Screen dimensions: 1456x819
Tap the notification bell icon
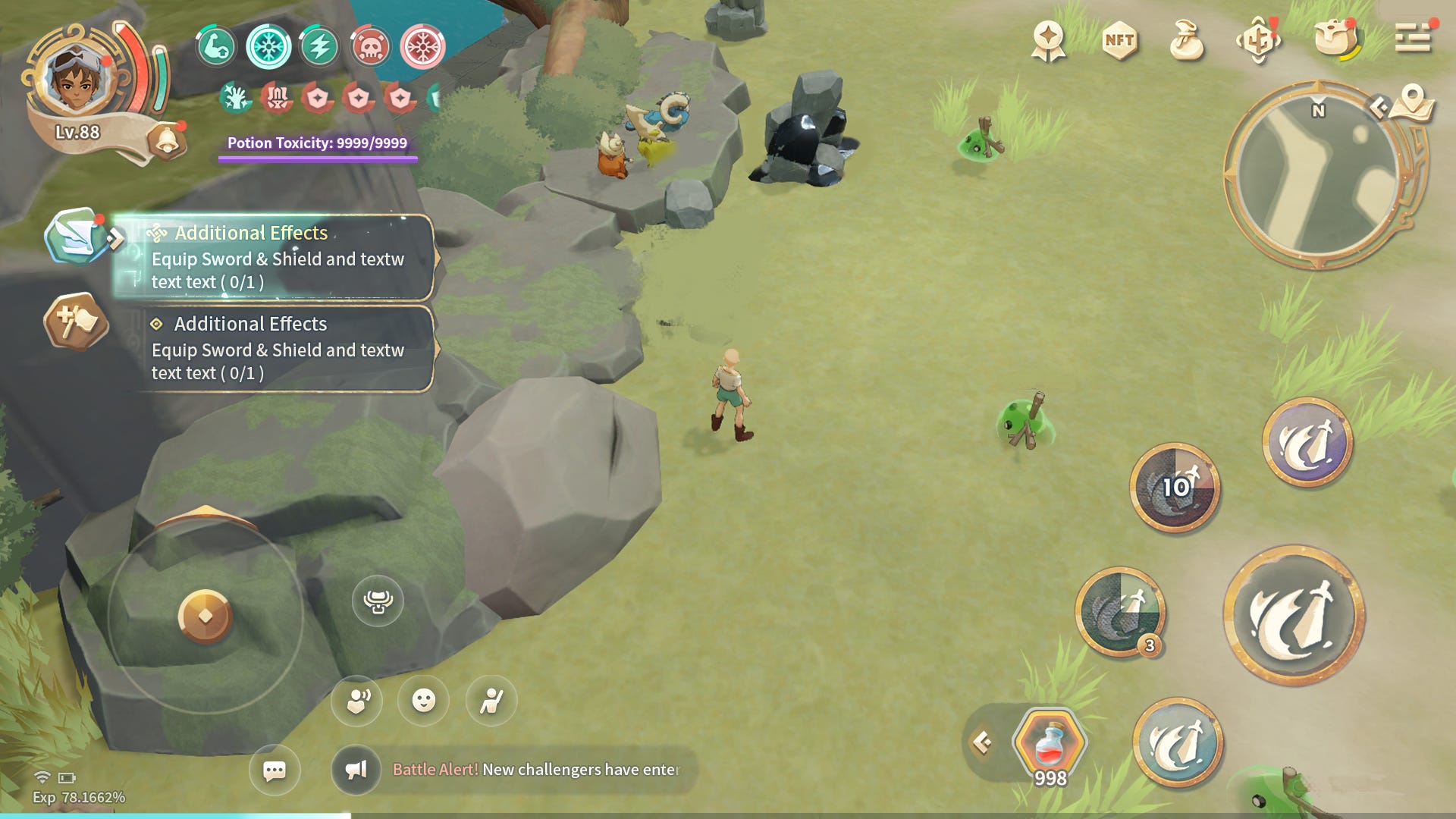[166, 141]
